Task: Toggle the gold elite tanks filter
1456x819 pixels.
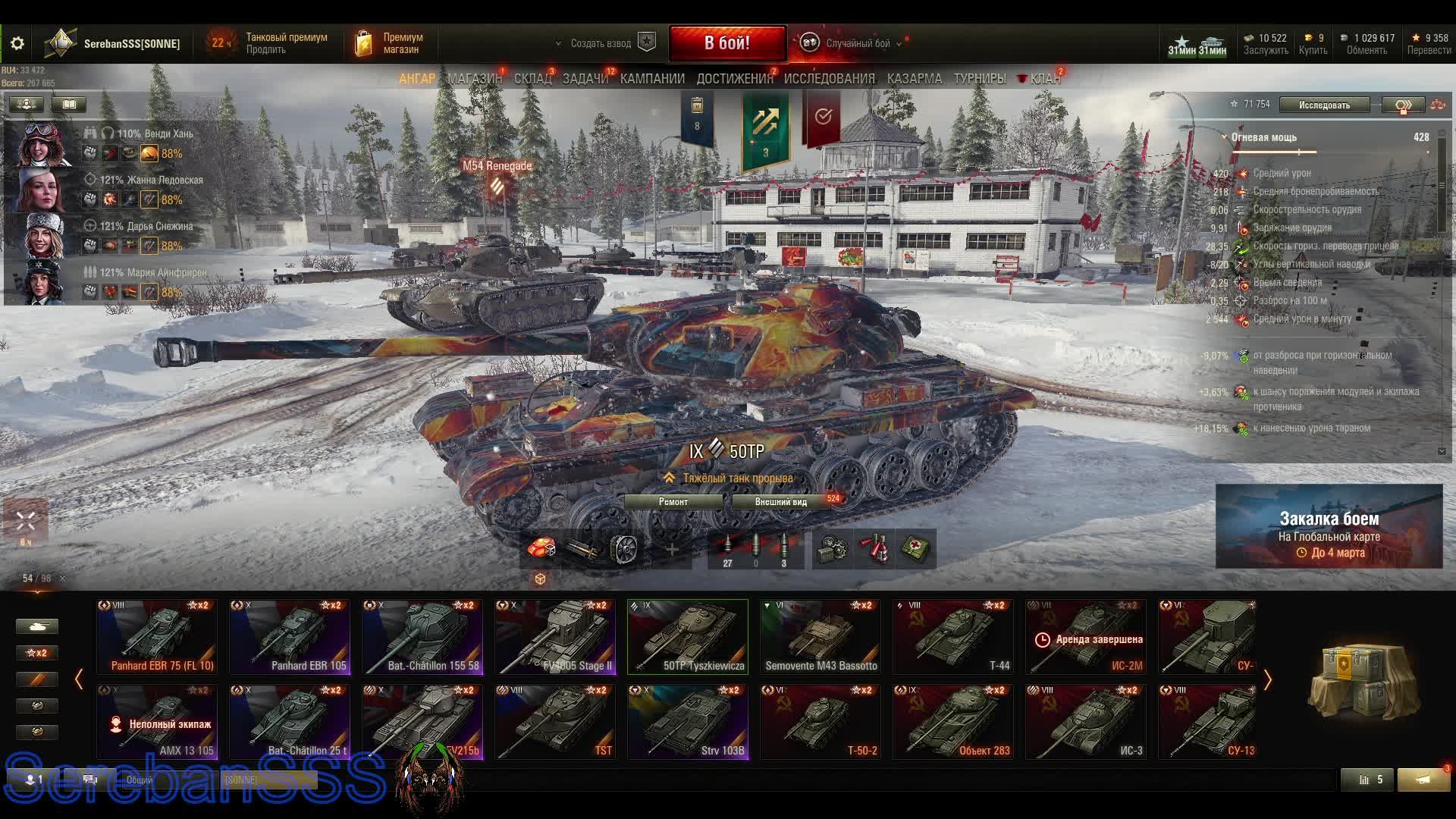Action: [36, 731]
